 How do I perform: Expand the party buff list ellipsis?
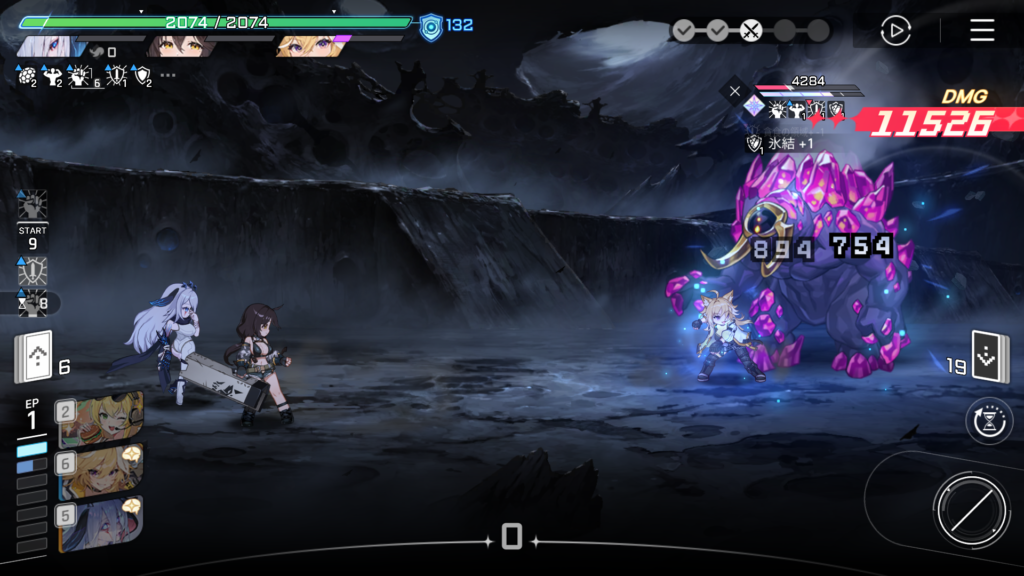168,75
